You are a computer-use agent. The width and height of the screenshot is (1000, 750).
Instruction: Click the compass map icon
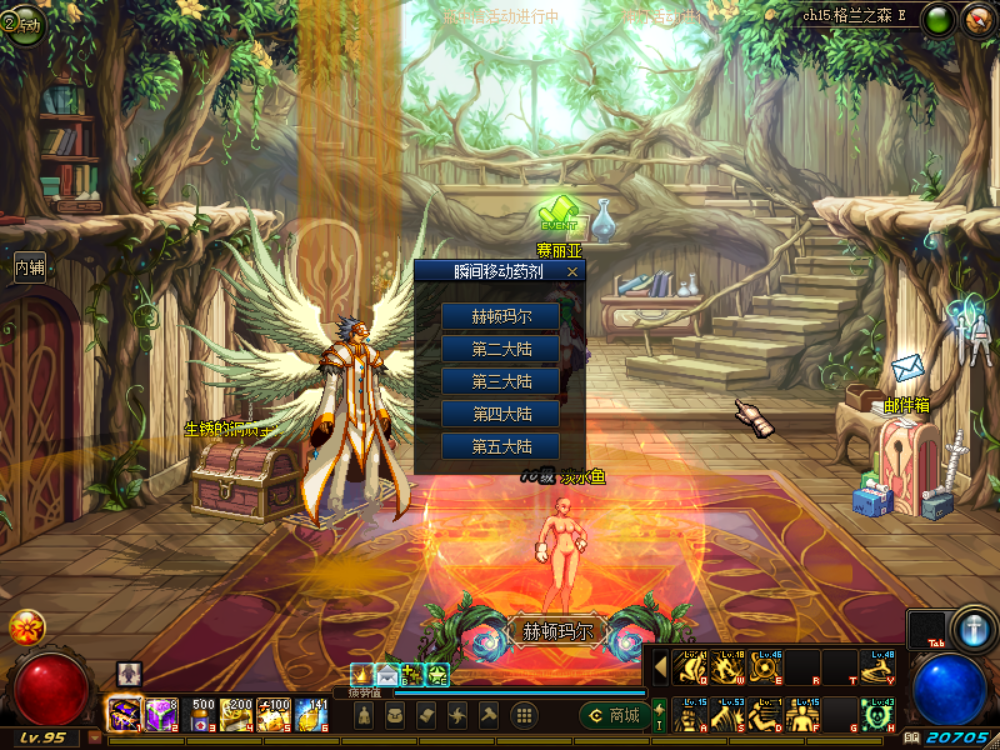(978, 20)
